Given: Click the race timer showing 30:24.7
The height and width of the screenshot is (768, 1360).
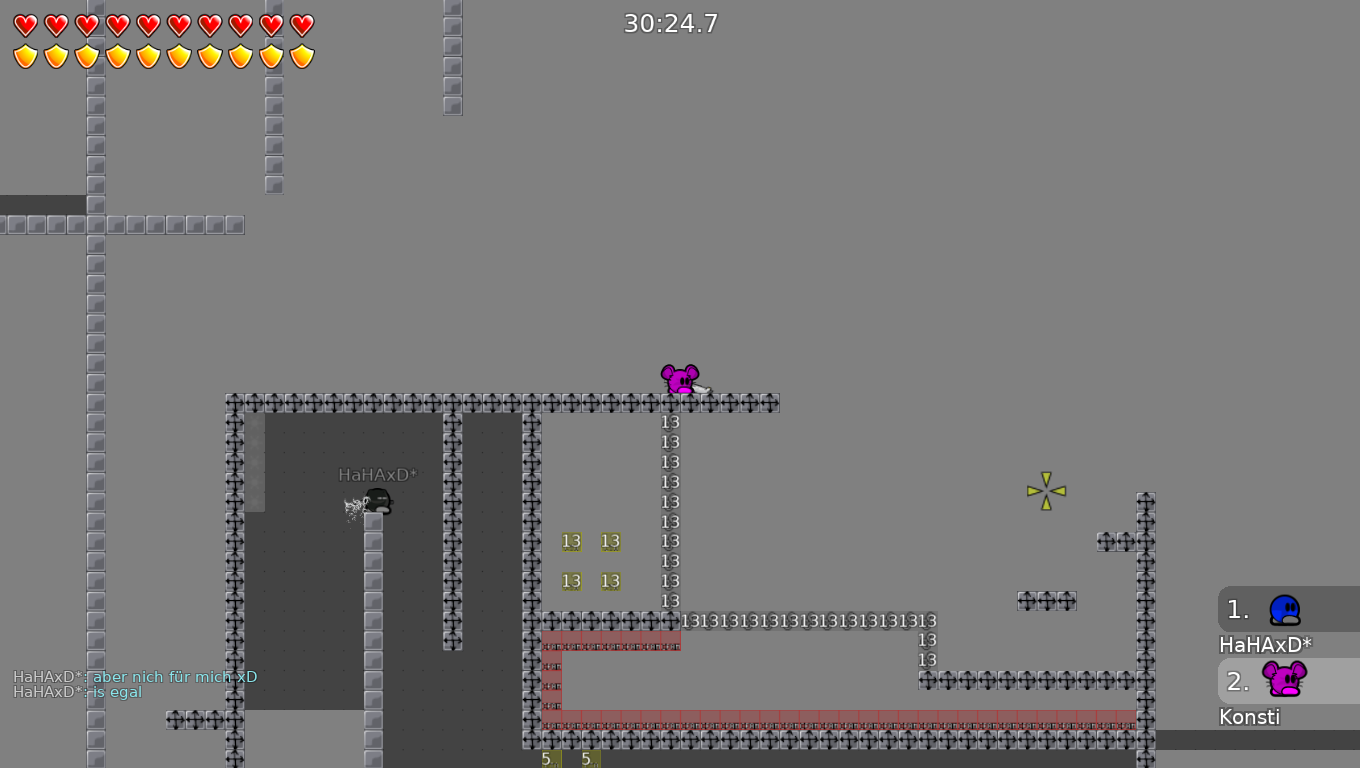Looking at the screenshot, I should pyautogui.click(x=671, y=22).
